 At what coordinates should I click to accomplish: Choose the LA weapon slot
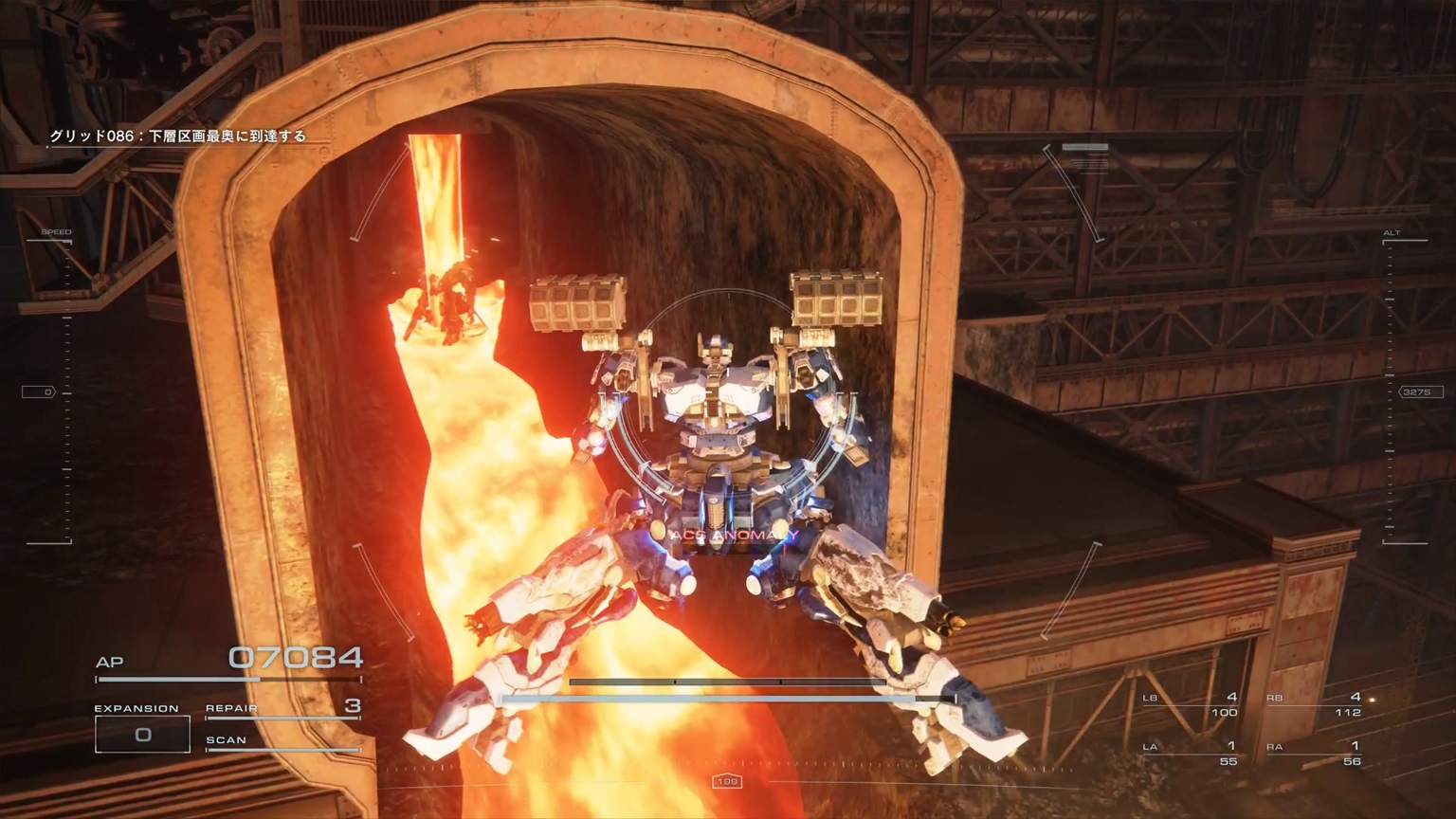tap(1191, 753)
